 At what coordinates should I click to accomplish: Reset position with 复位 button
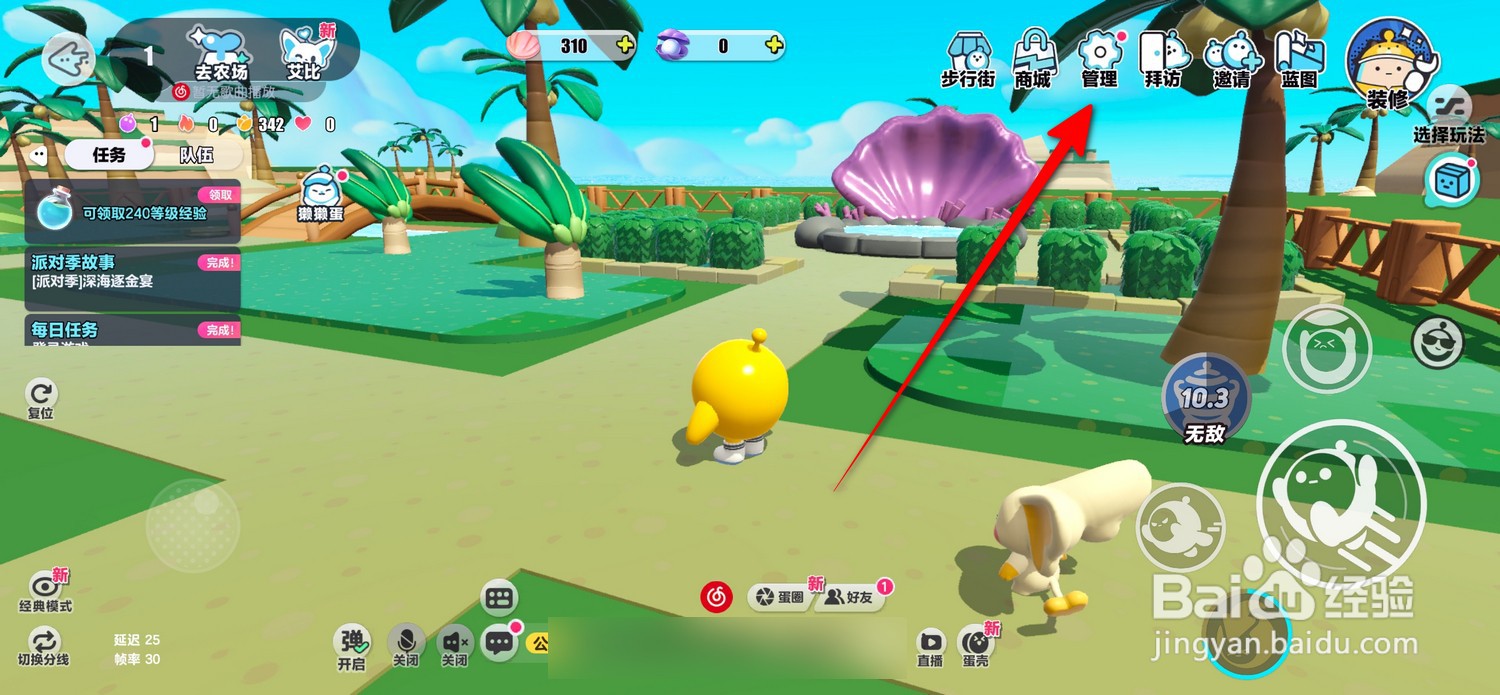pos(42,399)
